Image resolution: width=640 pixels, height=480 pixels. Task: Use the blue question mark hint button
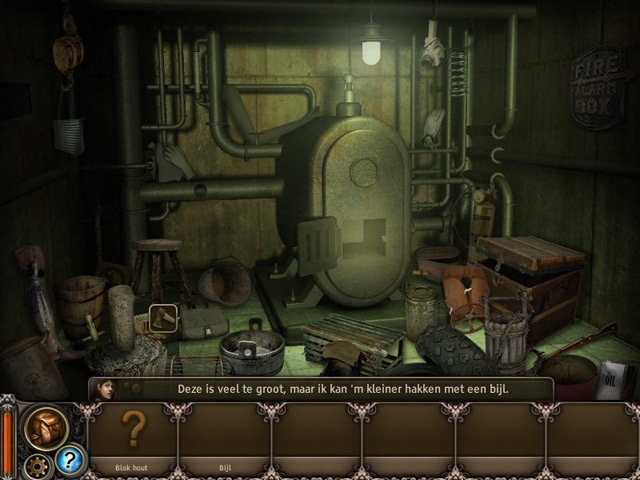70,459
